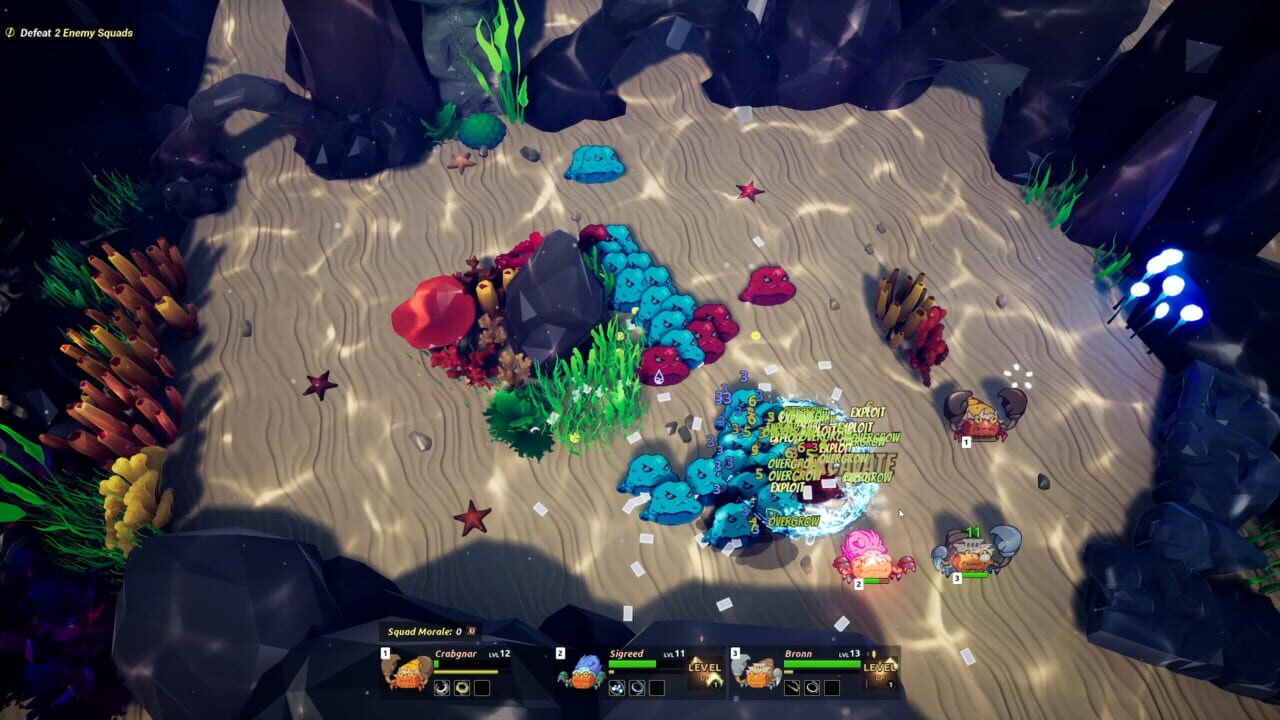Select Sigreed's bubble ability icon
1280x720 pixels.
tap(617, 688)
